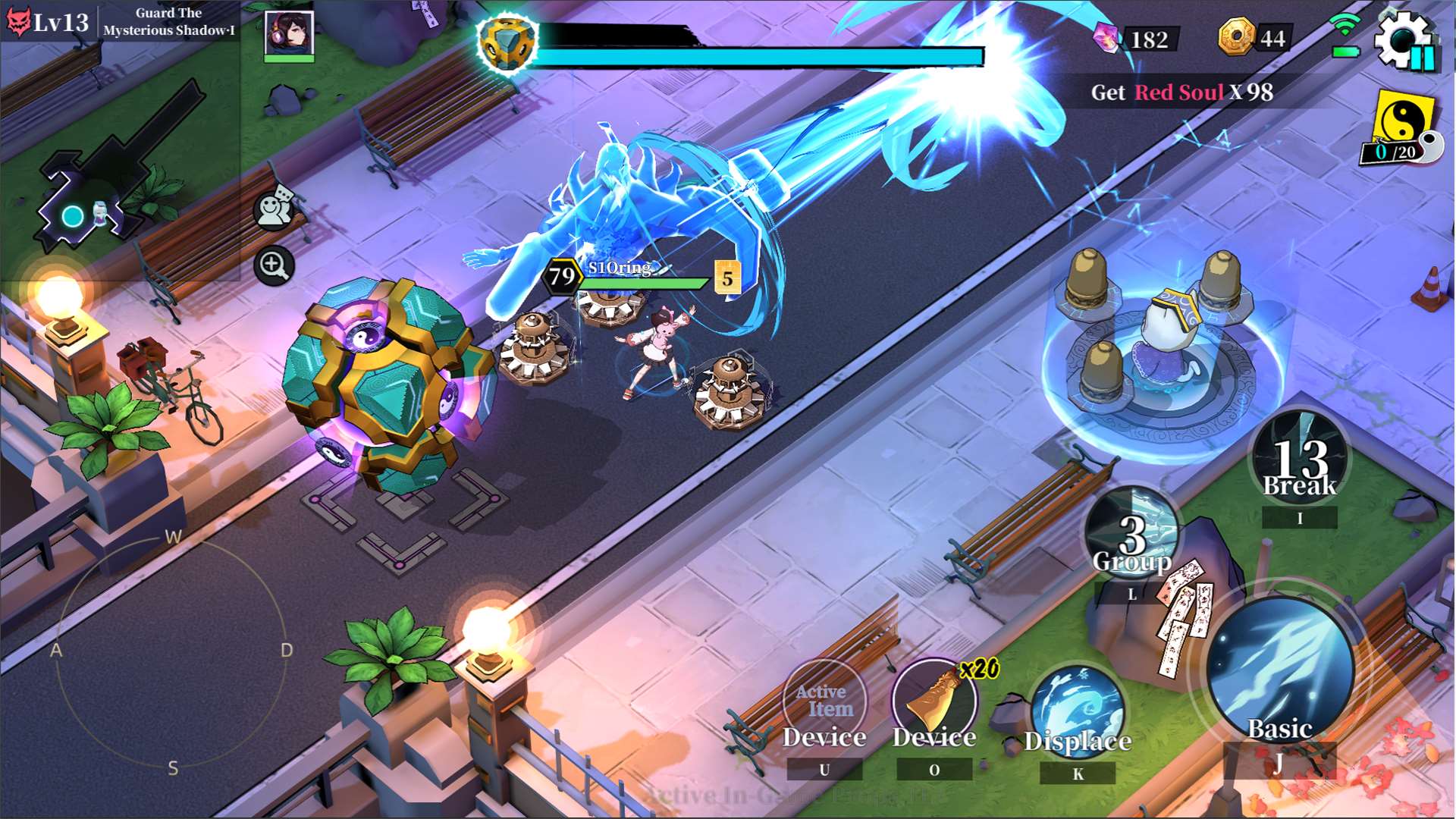The width and height of the screenshot is (1456, 819).
Task: Zoom the minimap with the magnifier button
Action: (x=274, y=265)
